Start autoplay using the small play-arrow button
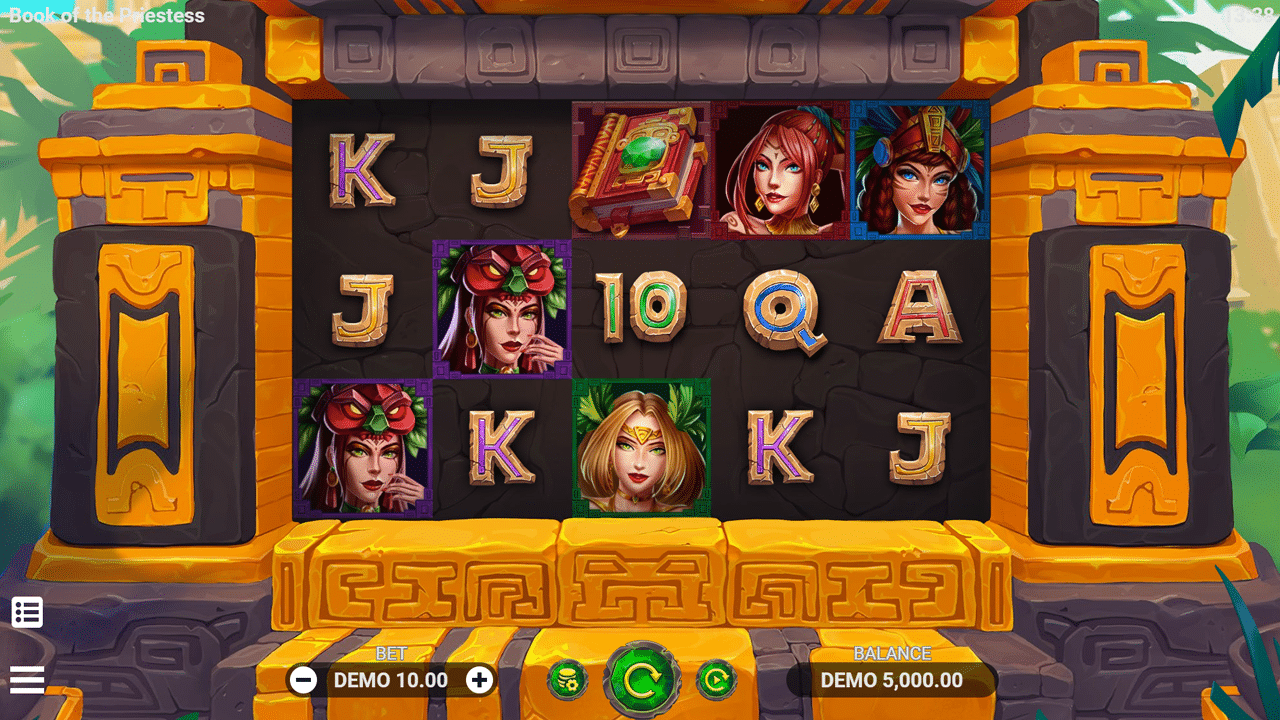 click(x=716, y=681)
